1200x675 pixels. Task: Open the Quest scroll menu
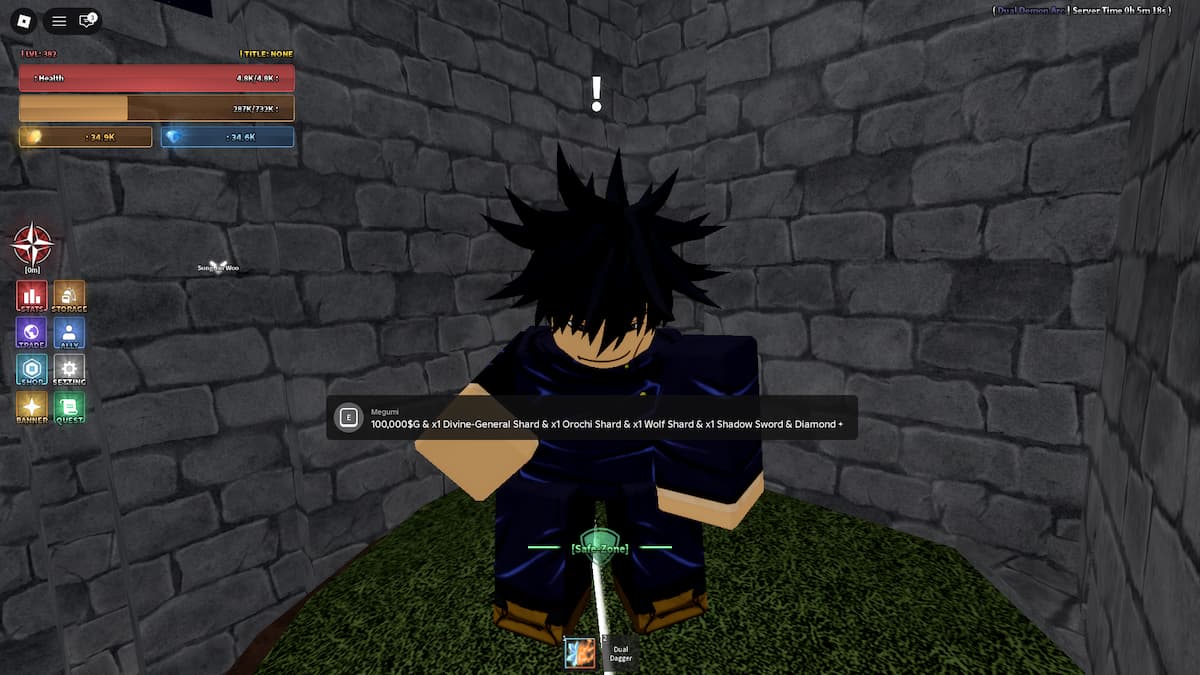point(69,407)
